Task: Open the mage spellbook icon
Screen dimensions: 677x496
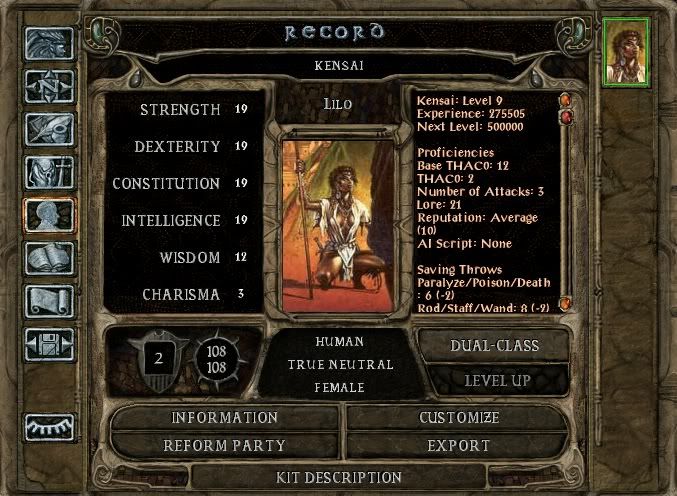Action: [49, 258]
